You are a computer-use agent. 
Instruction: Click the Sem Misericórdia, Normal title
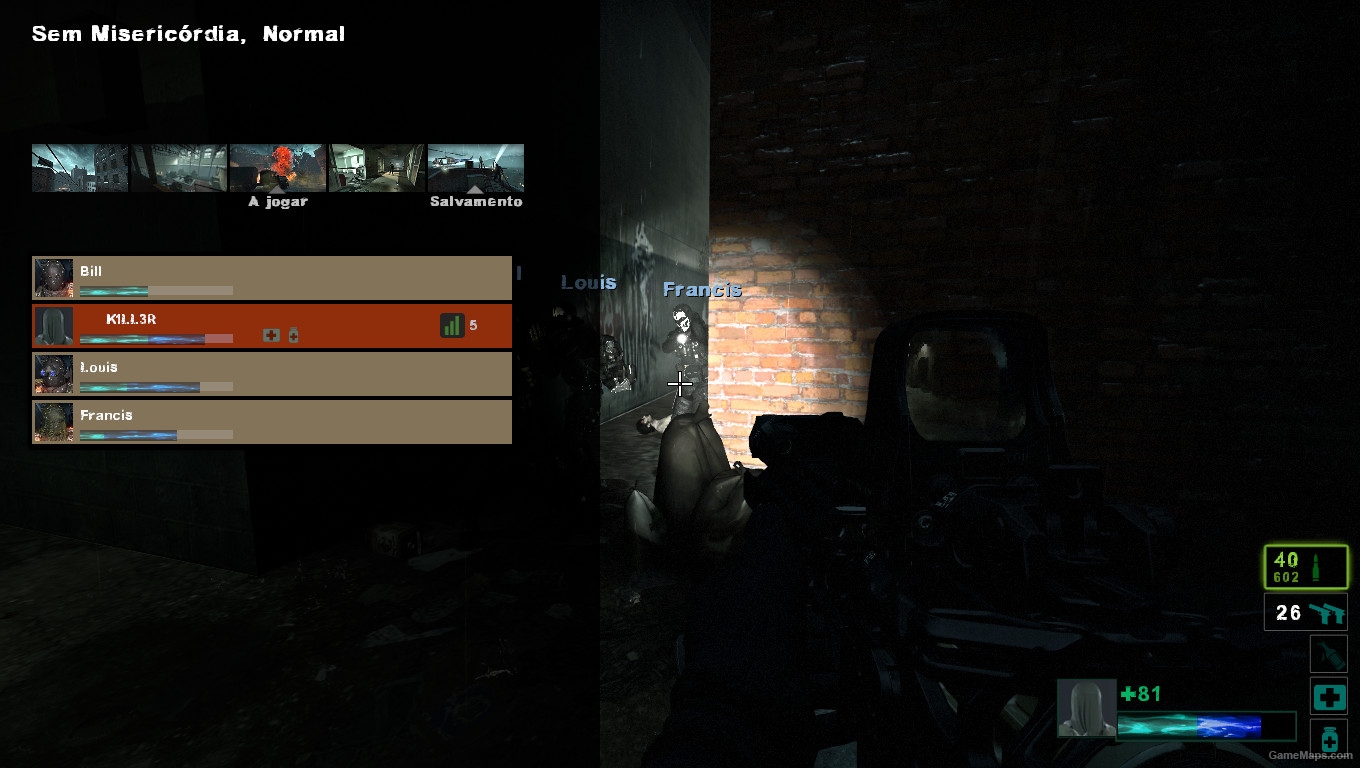click(188, 33)
